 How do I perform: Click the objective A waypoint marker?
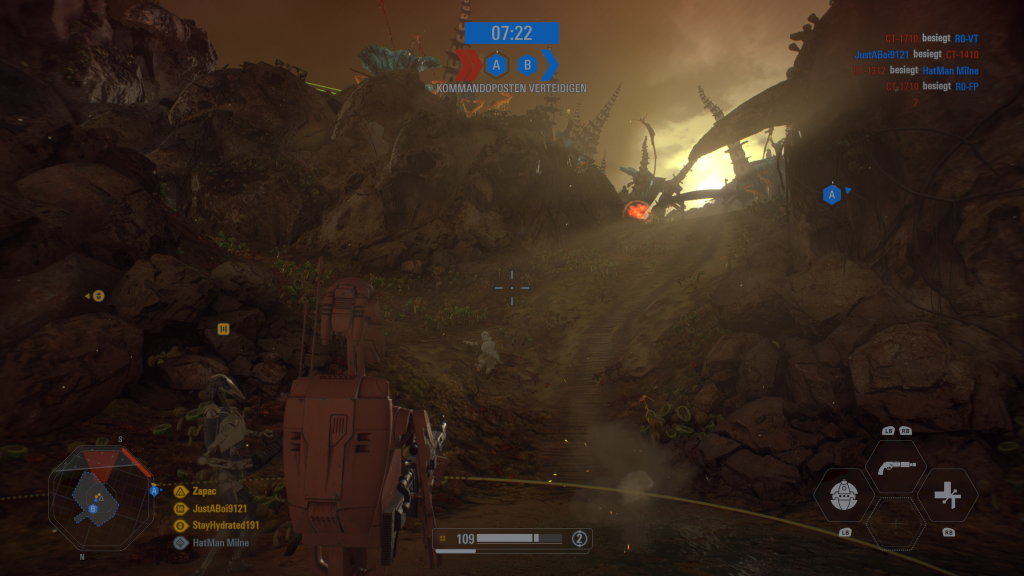pyautogui.click(x=831, y=194)
